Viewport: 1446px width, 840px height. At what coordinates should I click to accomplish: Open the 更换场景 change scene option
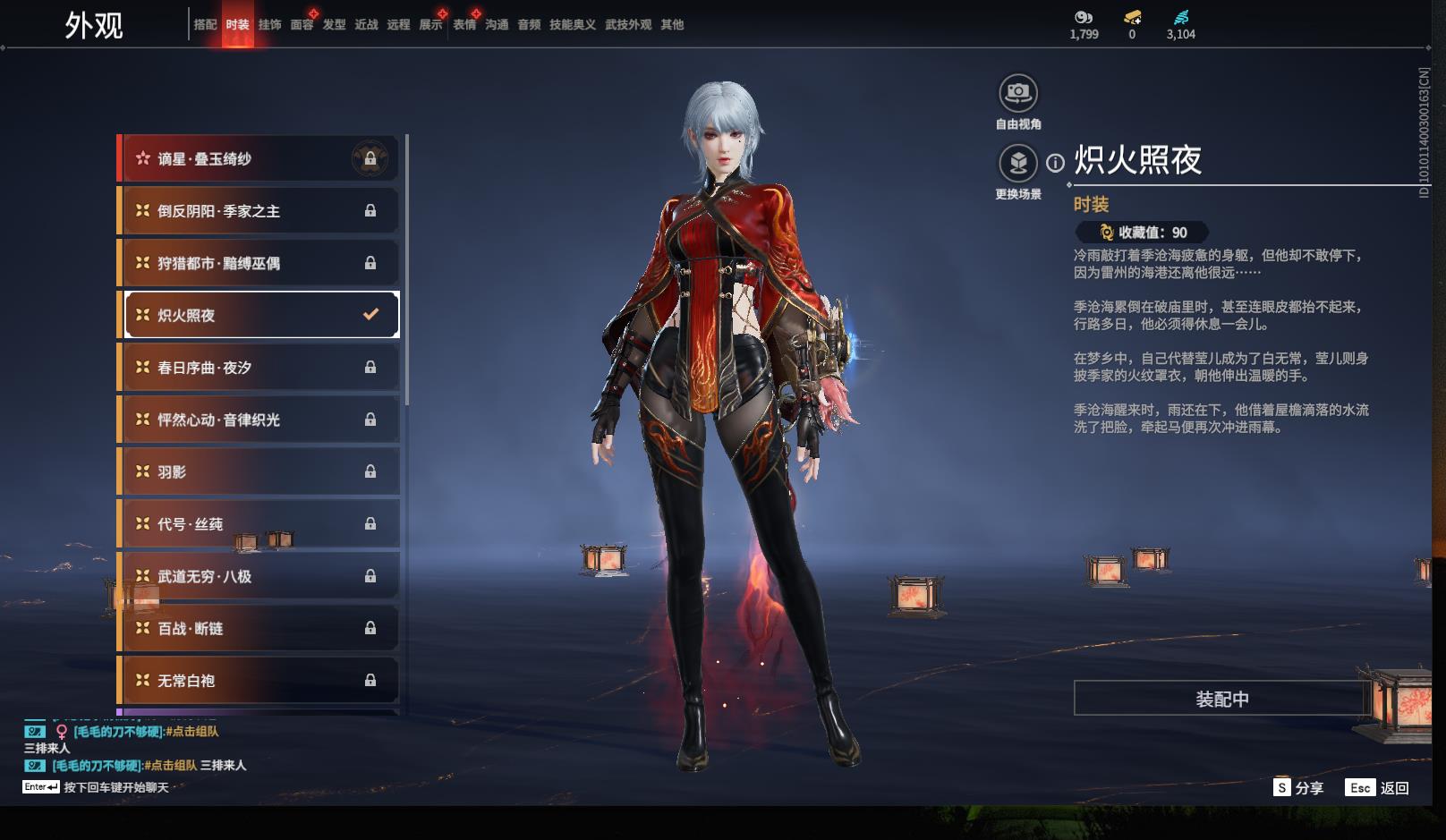1017,164
